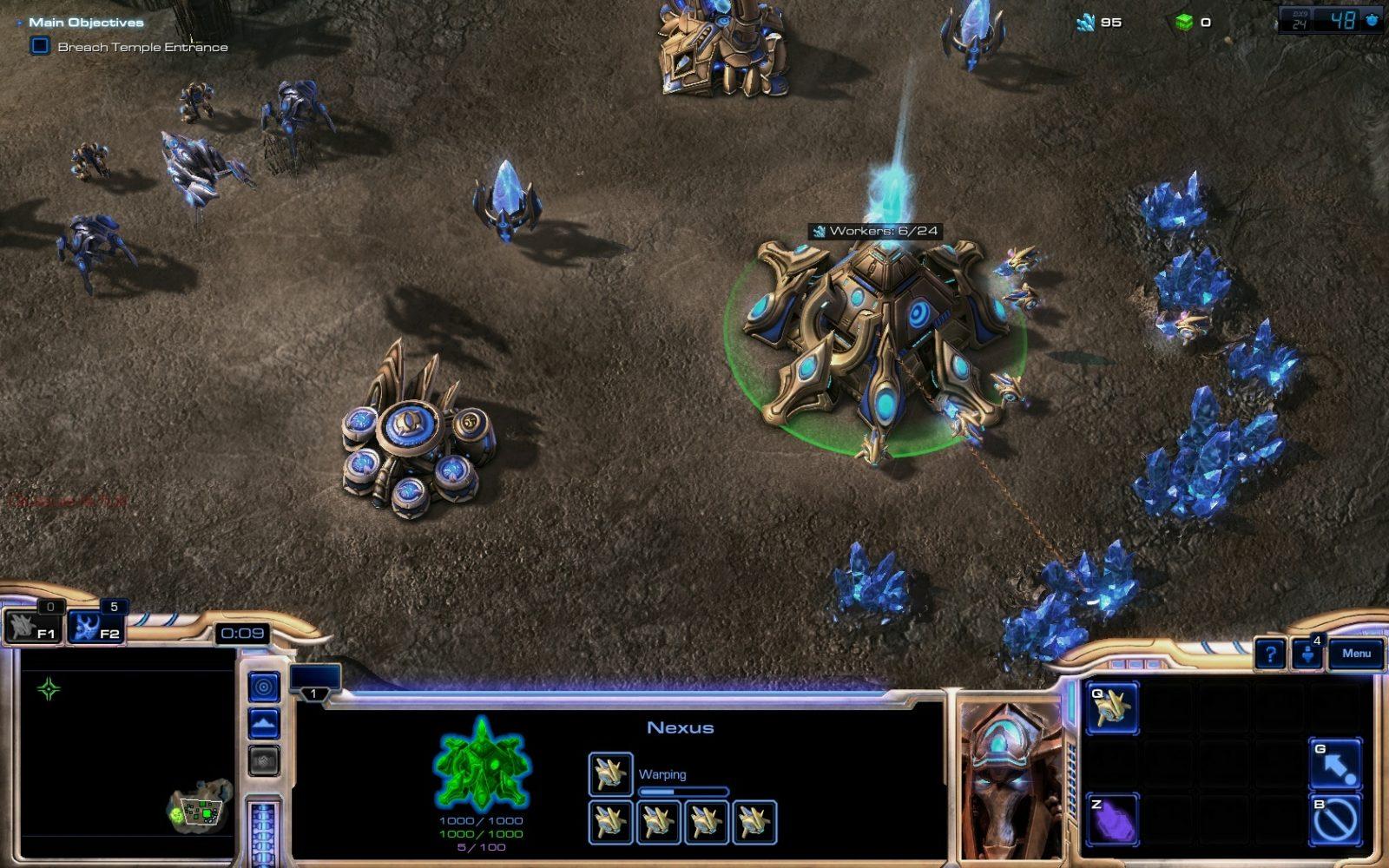The height and width of the screenshot is (868, 1389).
Task: Set the Nexus rally point
Action: 1335,763
